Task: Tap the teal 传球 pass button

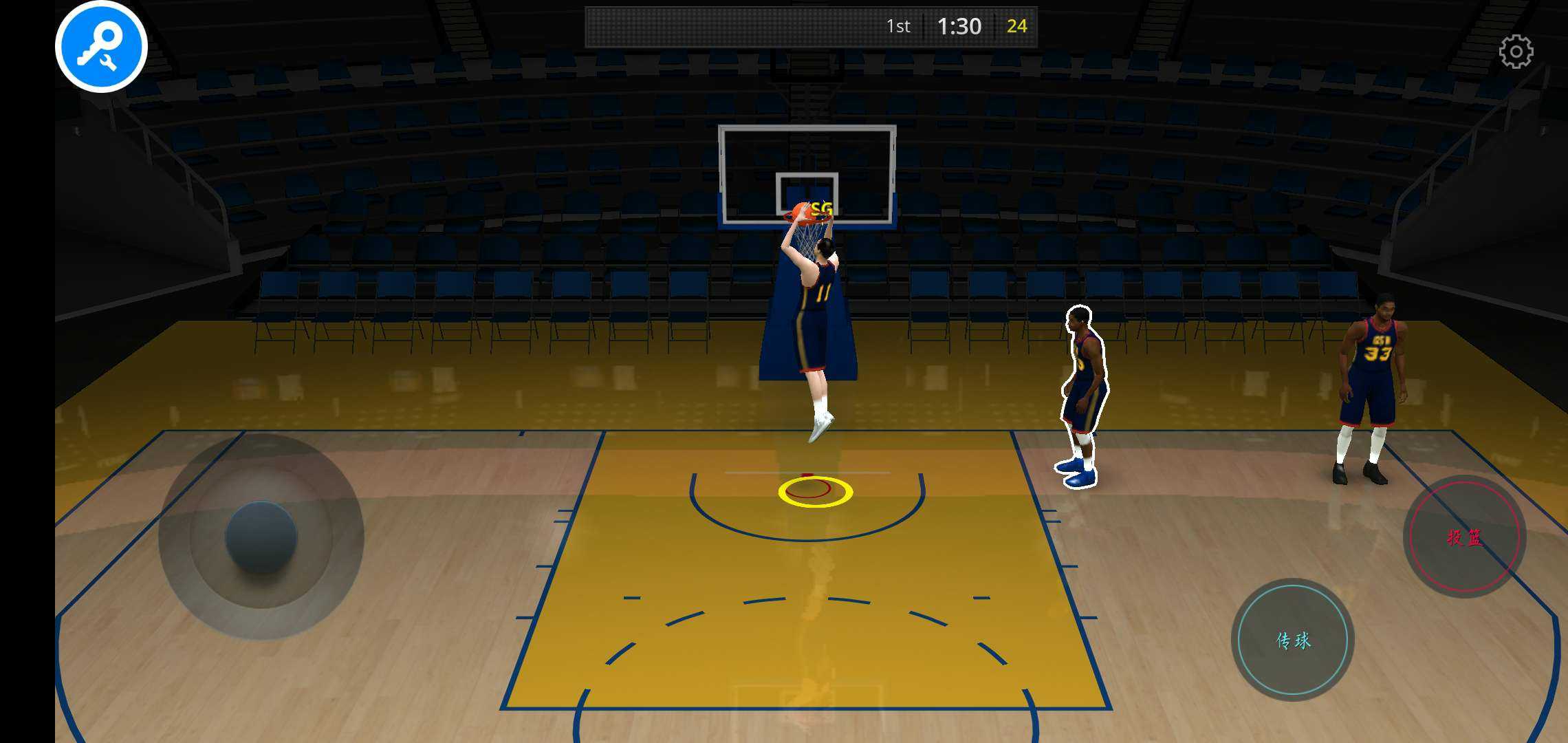Action: click(x=1293, y=640)
